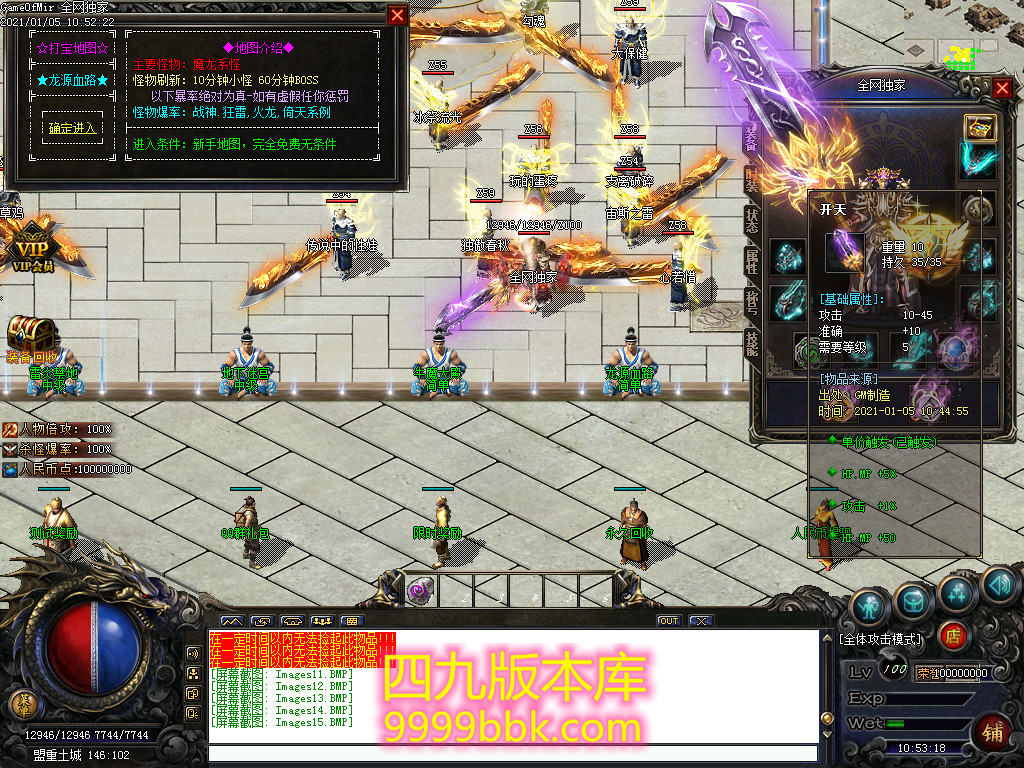Open the 状态 status tab

coord(752,220)
